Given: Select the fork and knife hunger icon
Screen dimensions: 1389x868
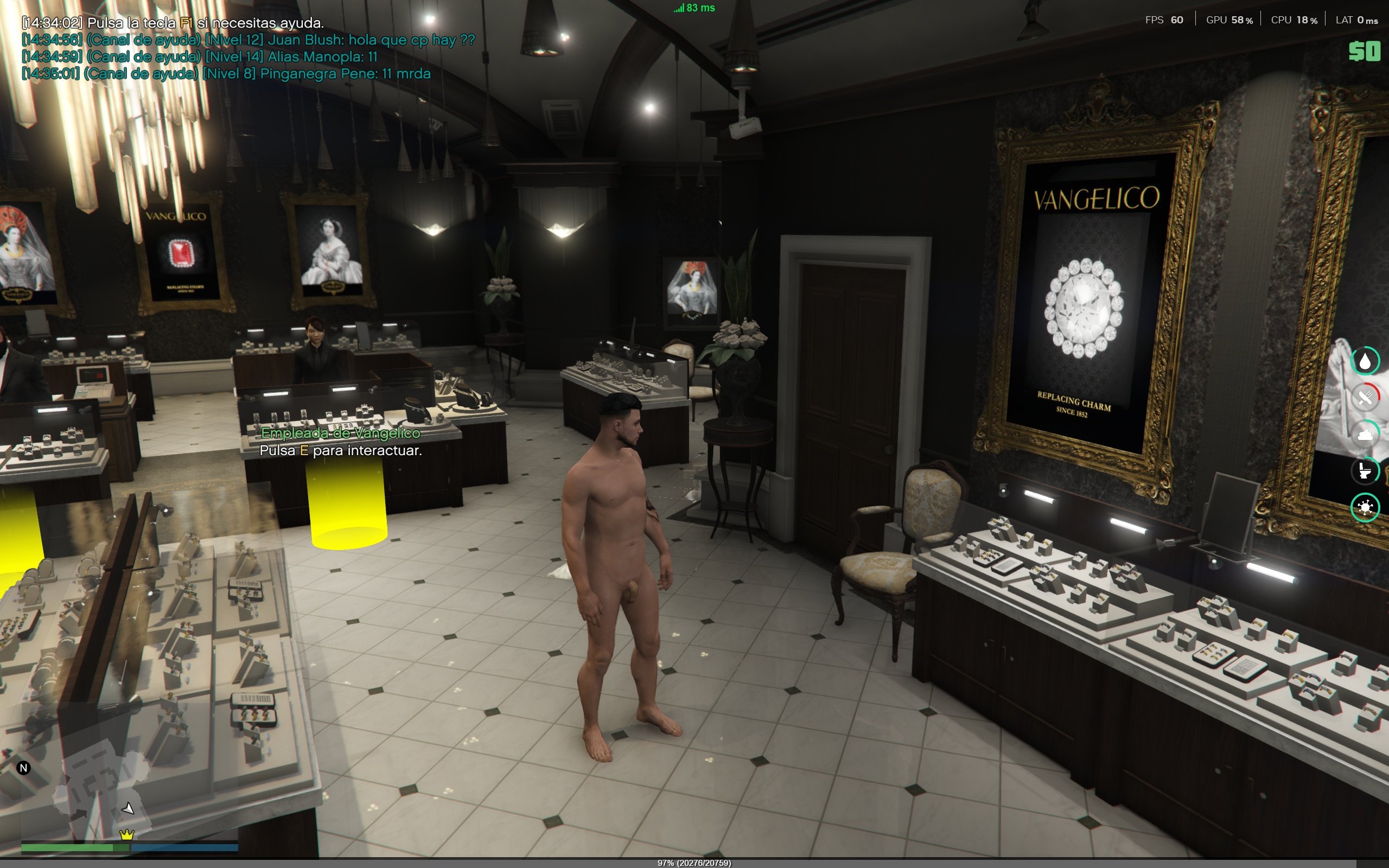Looking at the screenshot, I should (1365, 397).
